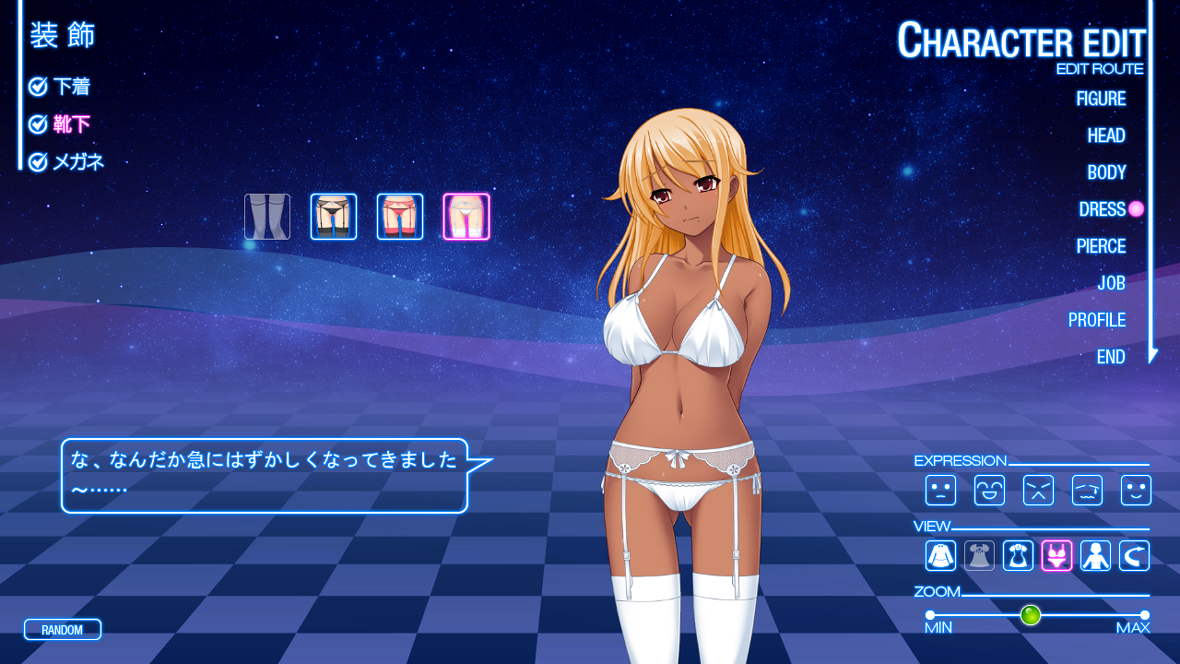1180x664 pixels.
Task: Toggle the 下着 checkbox
Action: click(38, 87)
